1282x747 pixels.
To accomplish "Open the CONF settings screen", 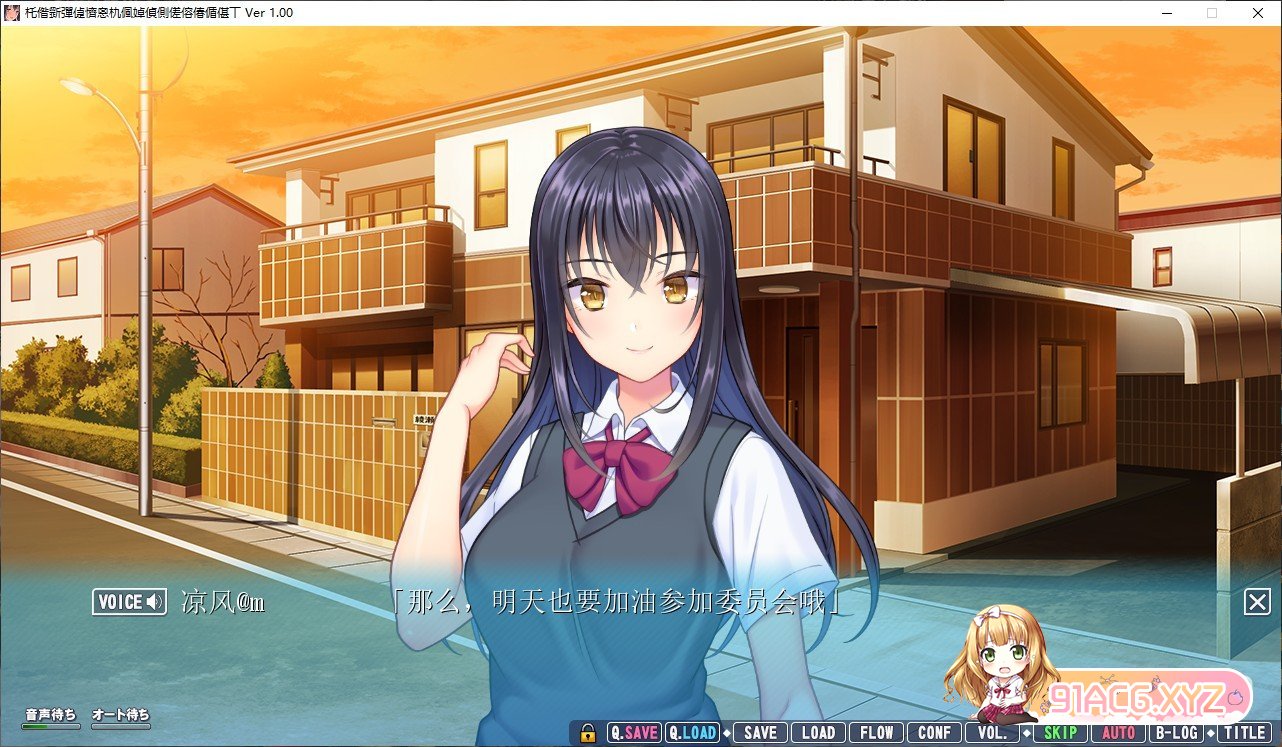I will coord(934,733).
